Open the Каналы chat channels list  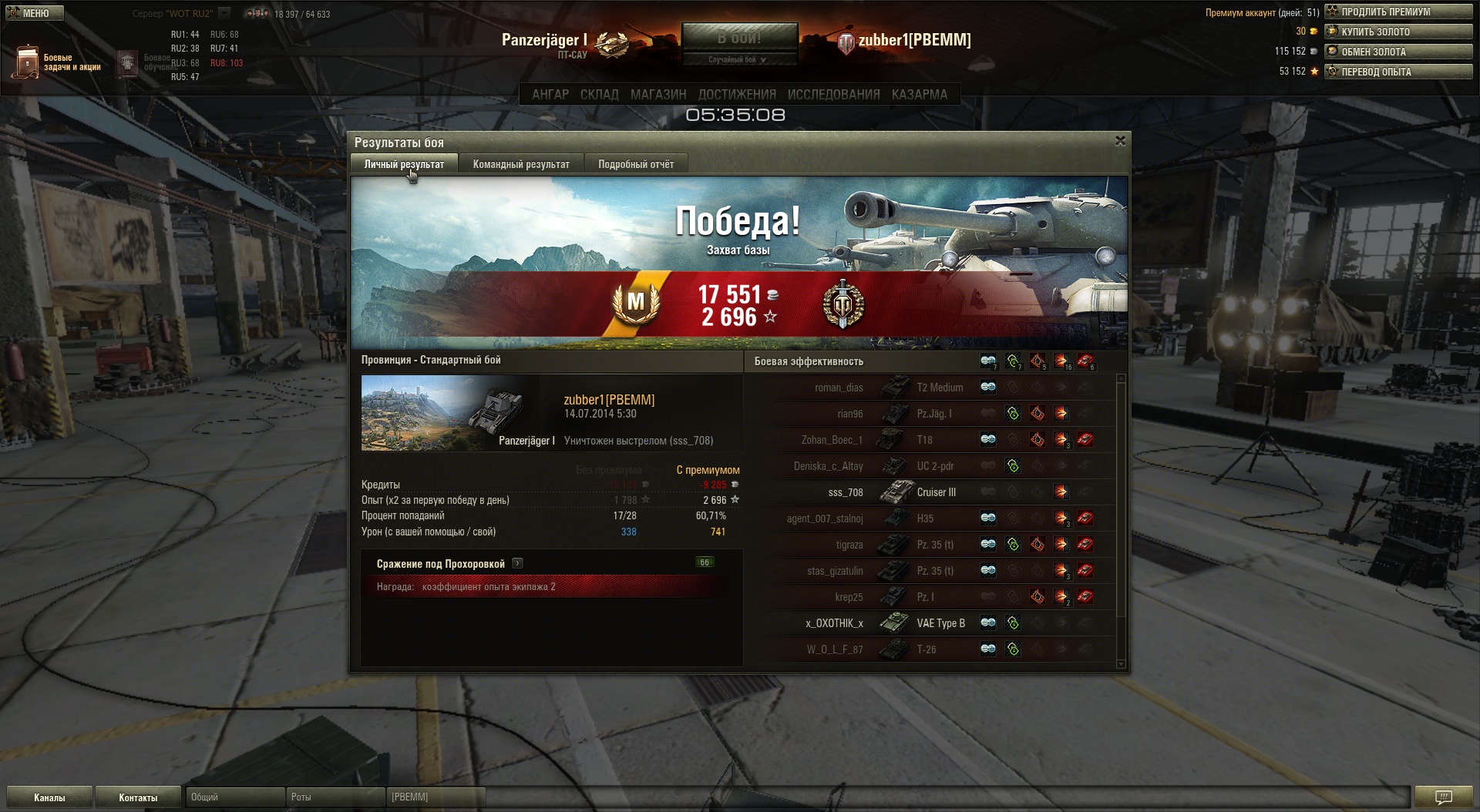click(49, 797)
